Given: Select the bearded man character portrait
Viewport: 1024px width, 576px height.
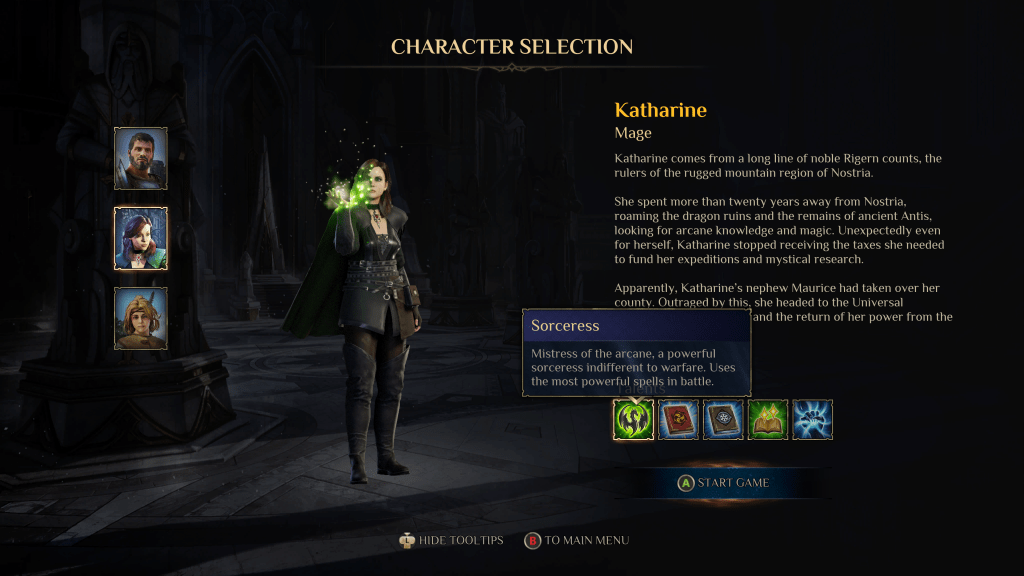Looking at the screenshot, I should (x=140, y=158).
